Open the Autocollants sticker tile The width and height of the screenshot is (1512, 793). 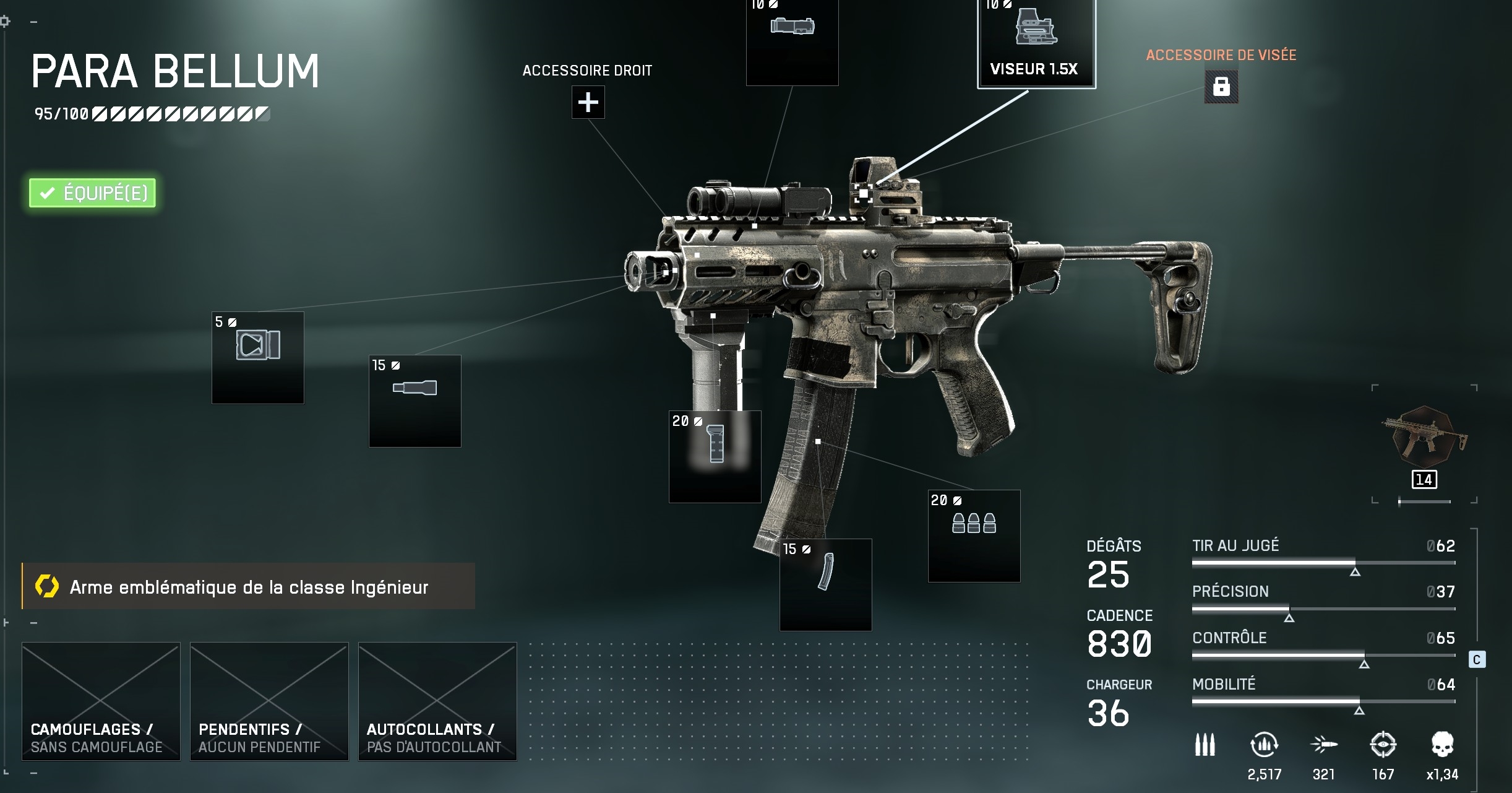pos(437,701)
